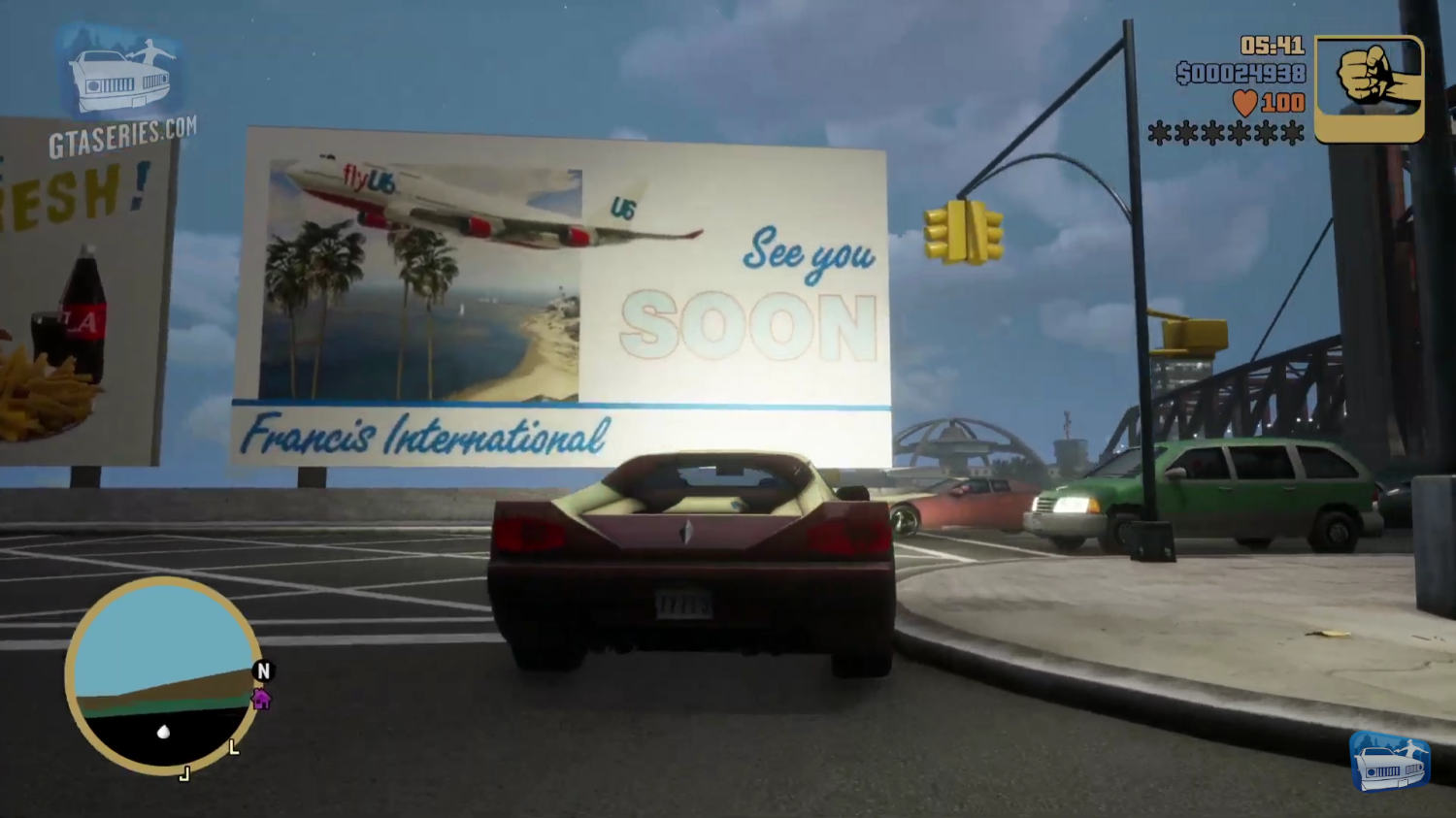The image size is (1456, 818).
Task: Select the orange heart health icon
Action: click(1245, 101)
